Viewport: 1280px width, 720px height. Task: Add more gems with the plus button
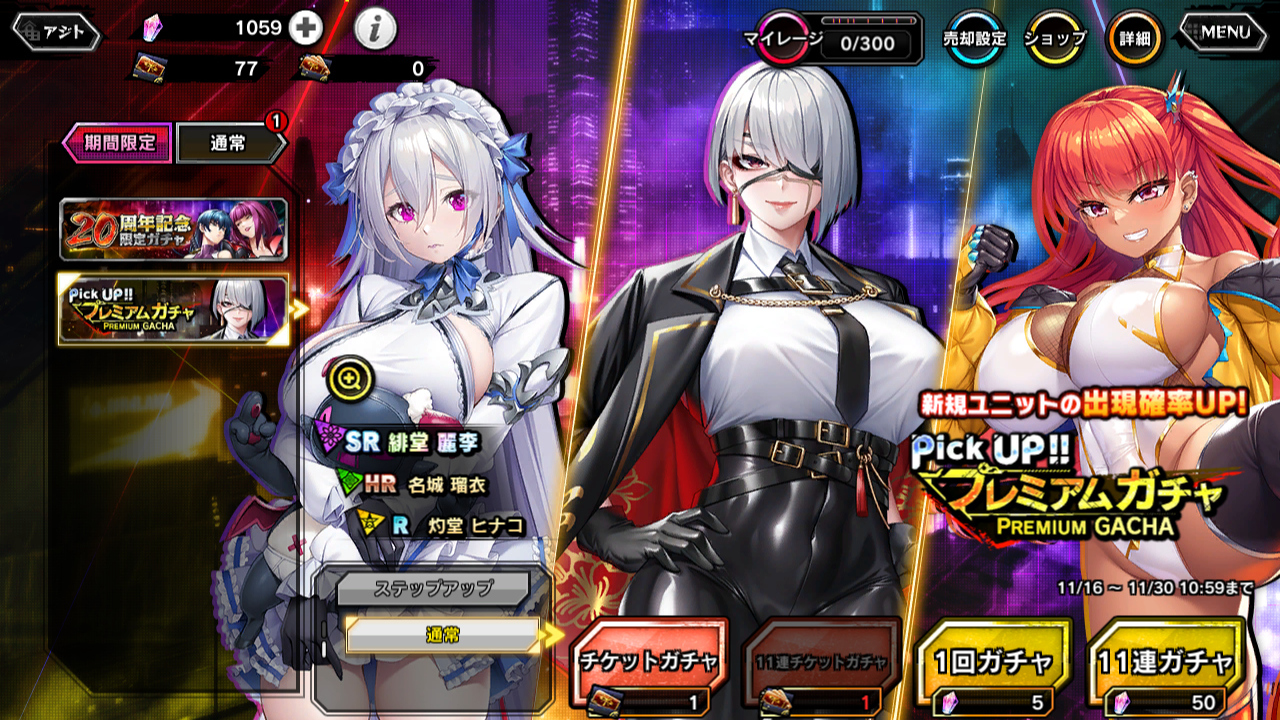305,29
